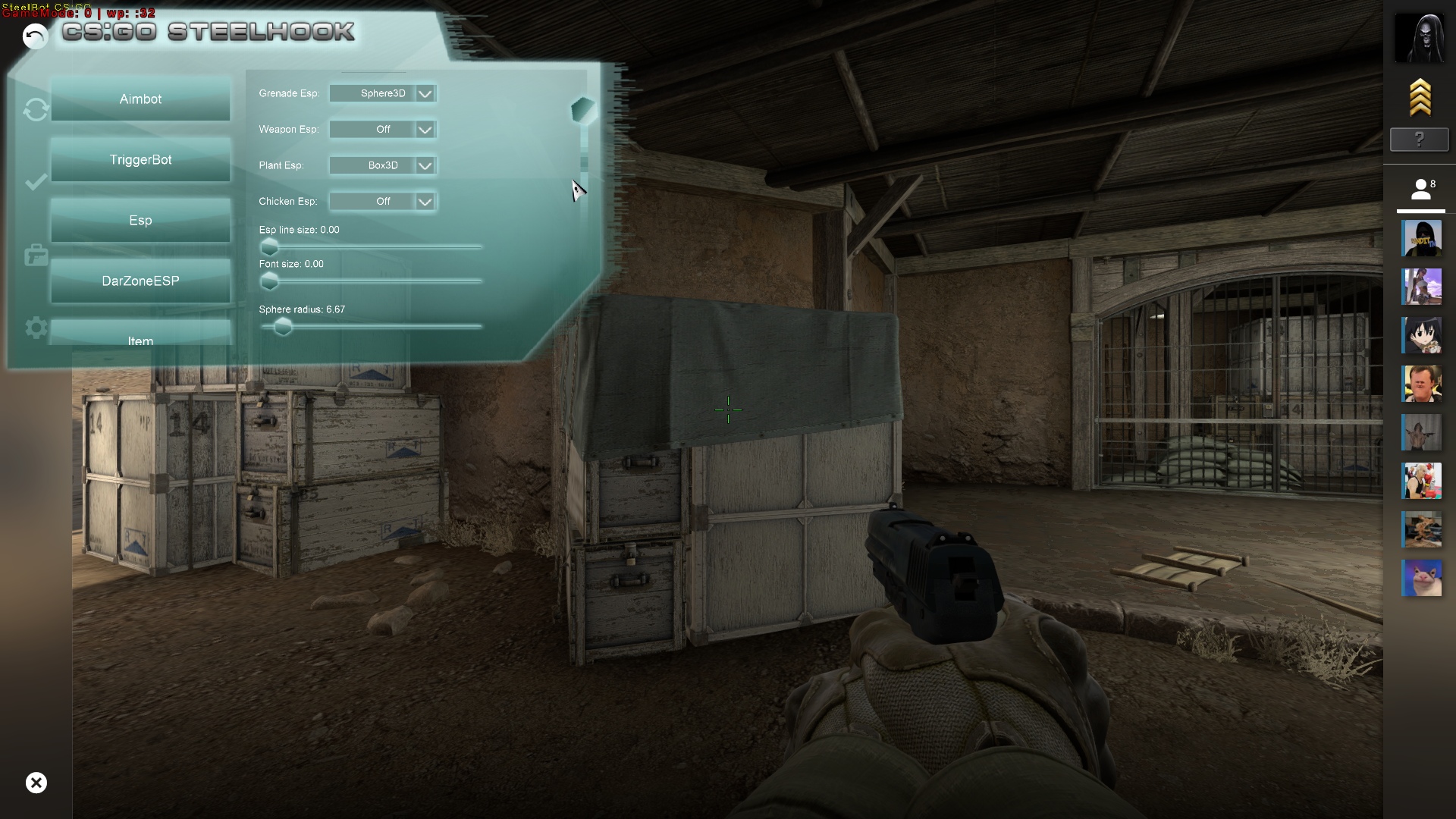The image size is (1456, 819).
Task: Expand the Chicken Esp dropdown
Action: coord(425,202)
